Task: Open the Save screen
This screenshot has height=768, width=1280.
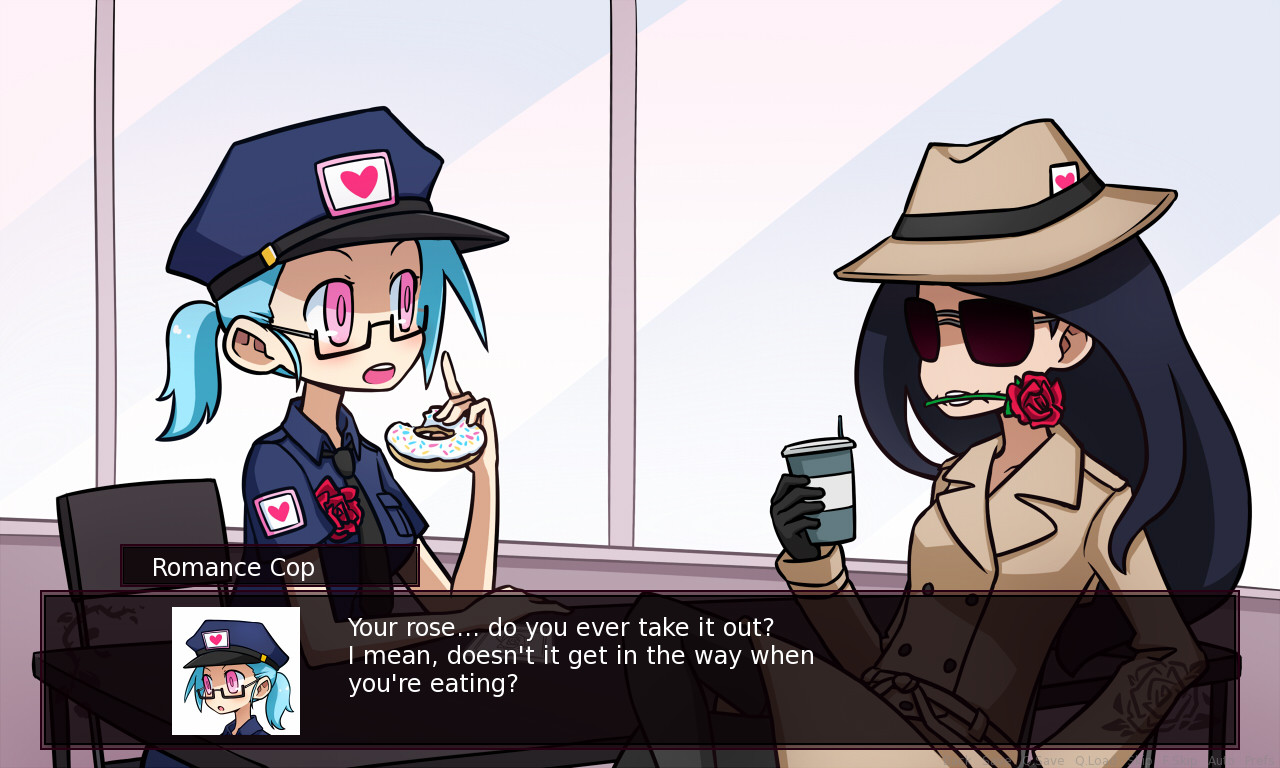Action: tap(996, 760)
